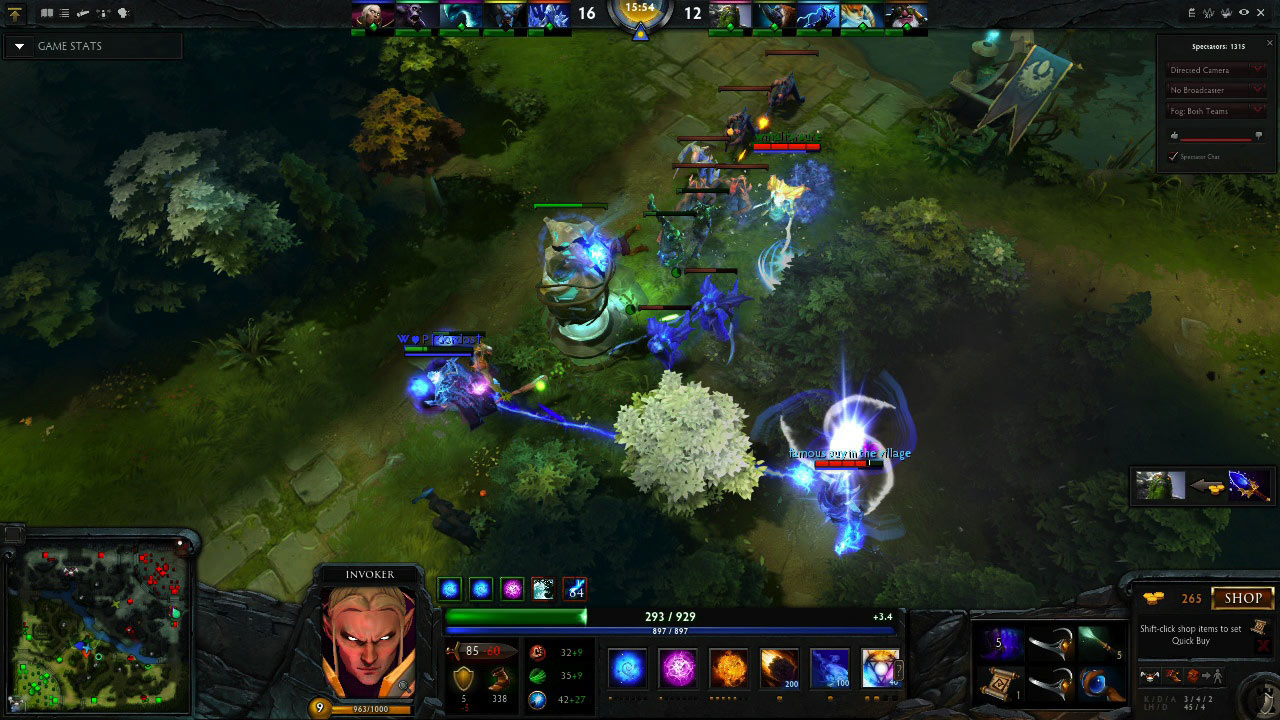The image size is (1280, 720).
Task: Cast the Chaos Meteor spell
Action: (778, 668)
